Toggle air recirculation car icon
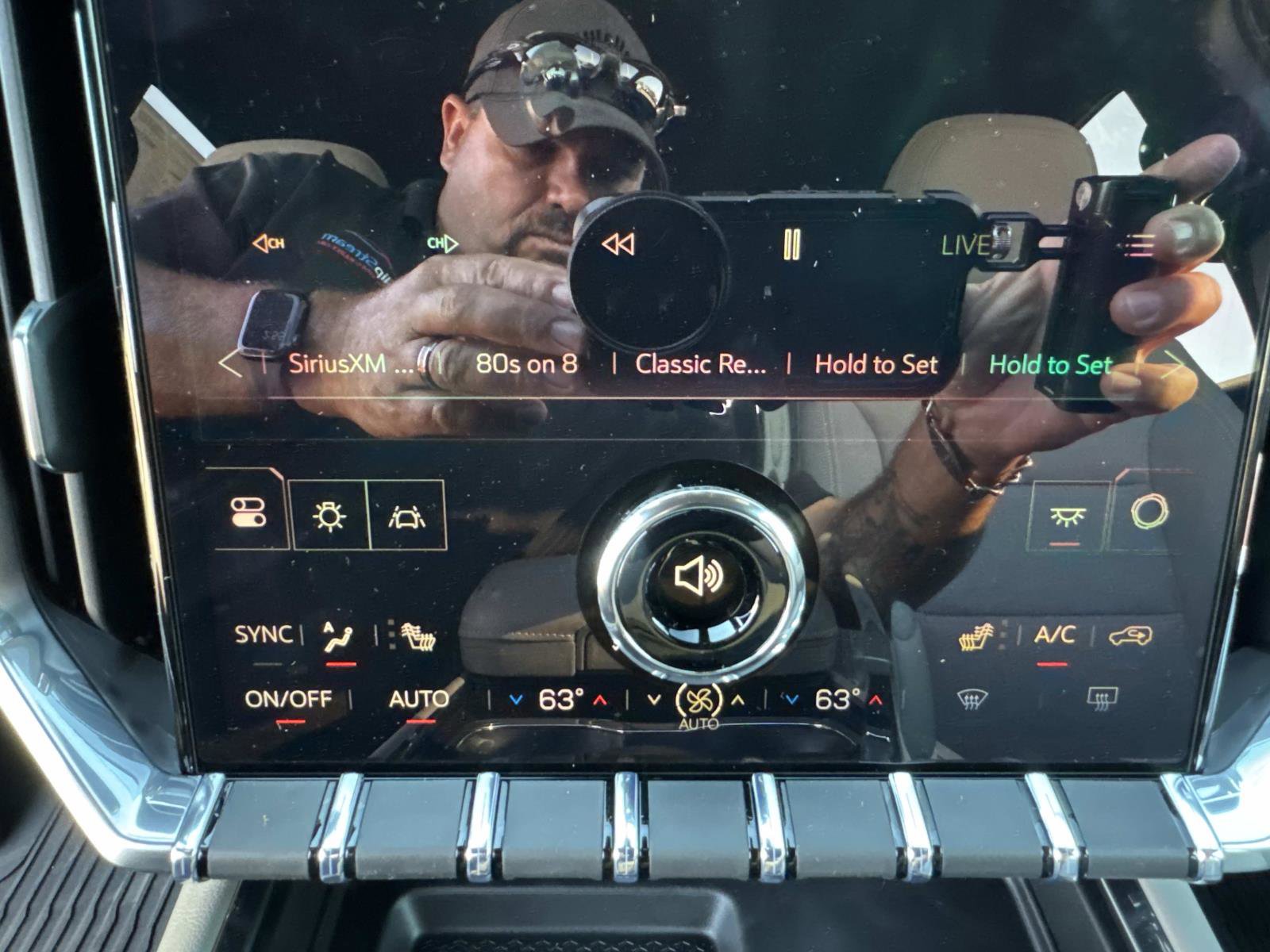This screenshot has width=1270, height=952. click(1130, 635)
